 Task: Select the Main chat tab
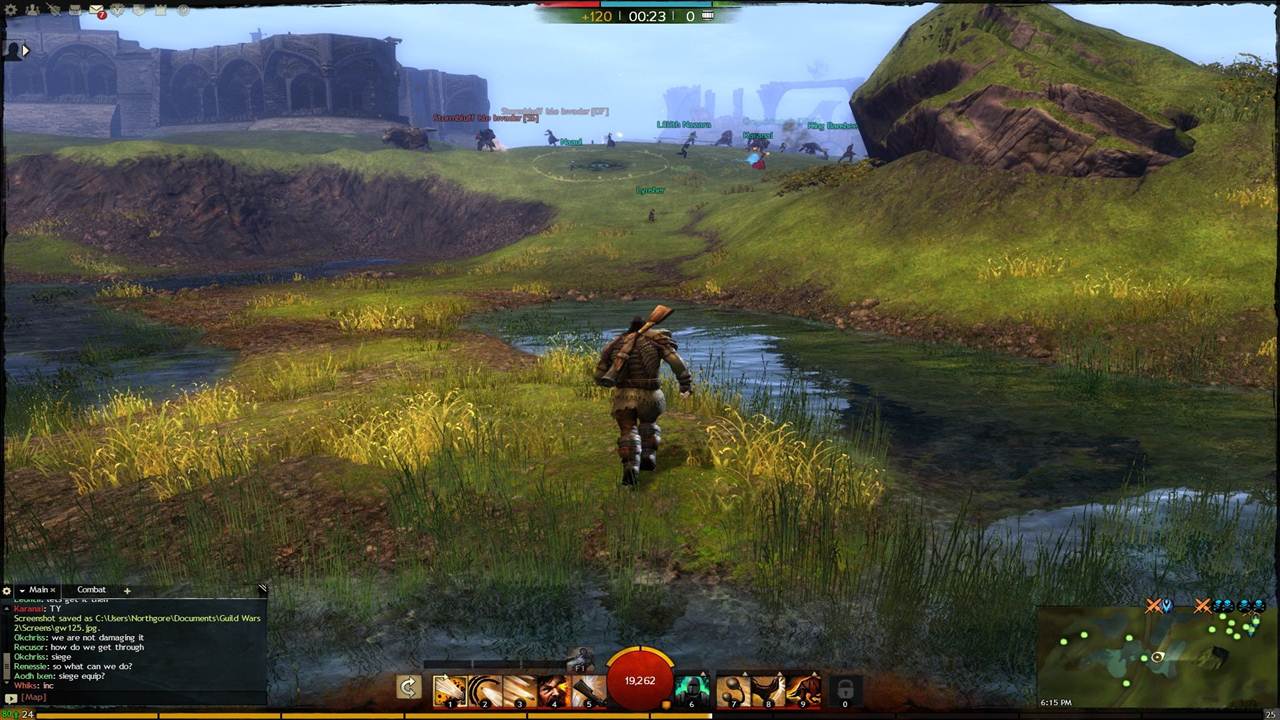click(38, 590)
